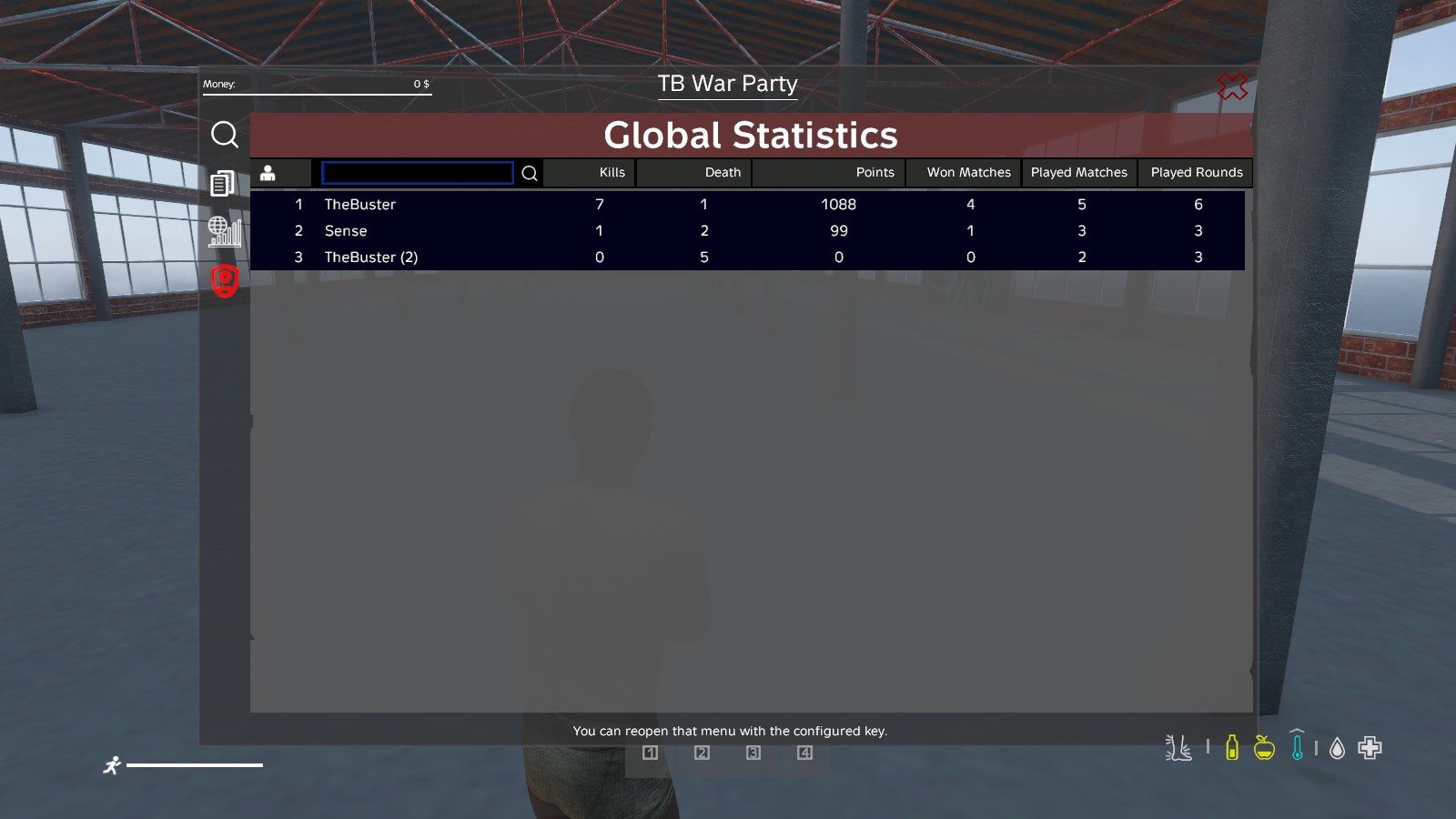1456x819 pixels.
Task: Click the player icon column header
Action: click(268, 173)
